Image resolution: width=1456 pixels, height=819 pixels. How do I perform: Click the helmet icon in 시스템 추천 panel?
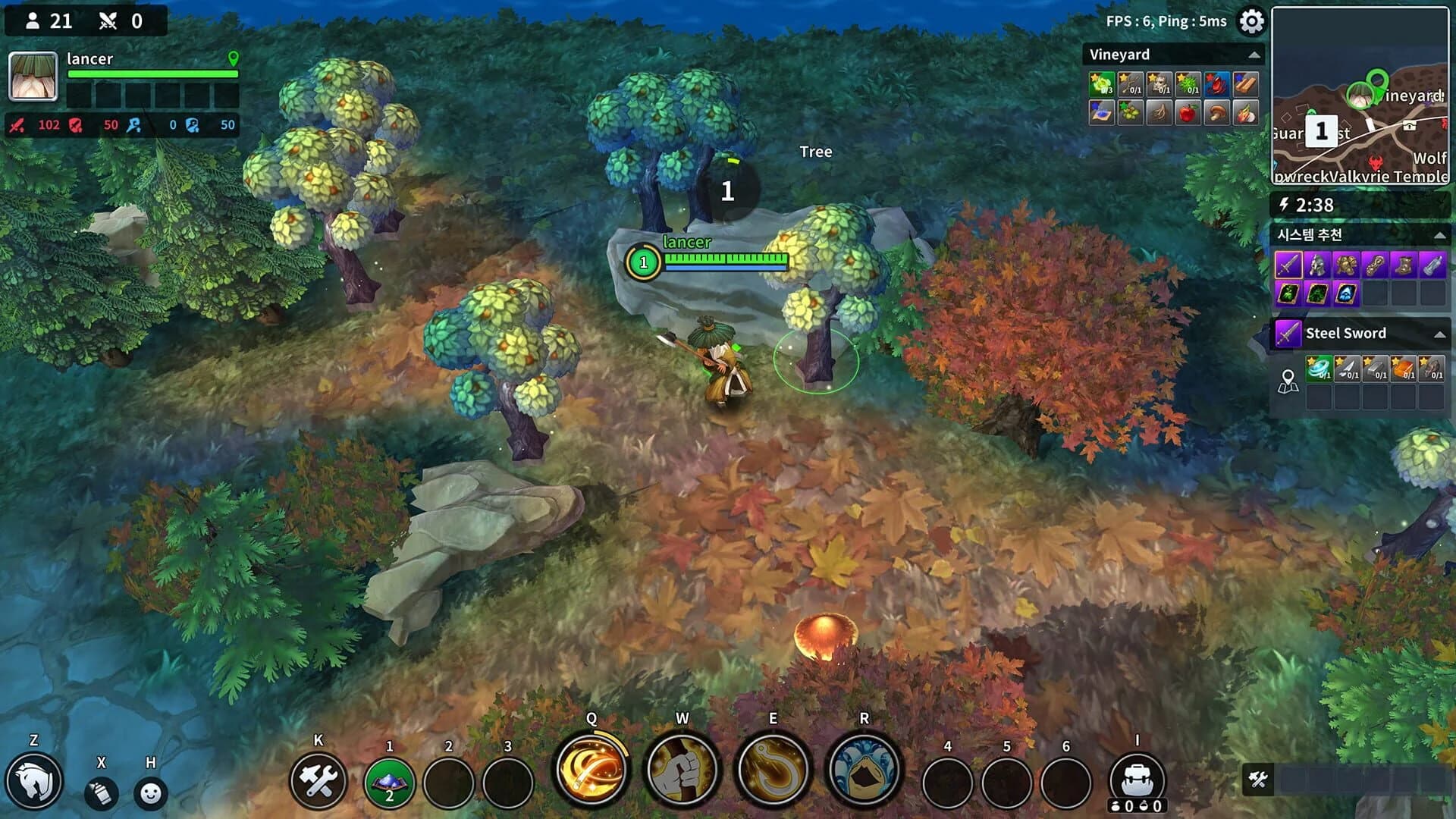tap(1316, 265)
